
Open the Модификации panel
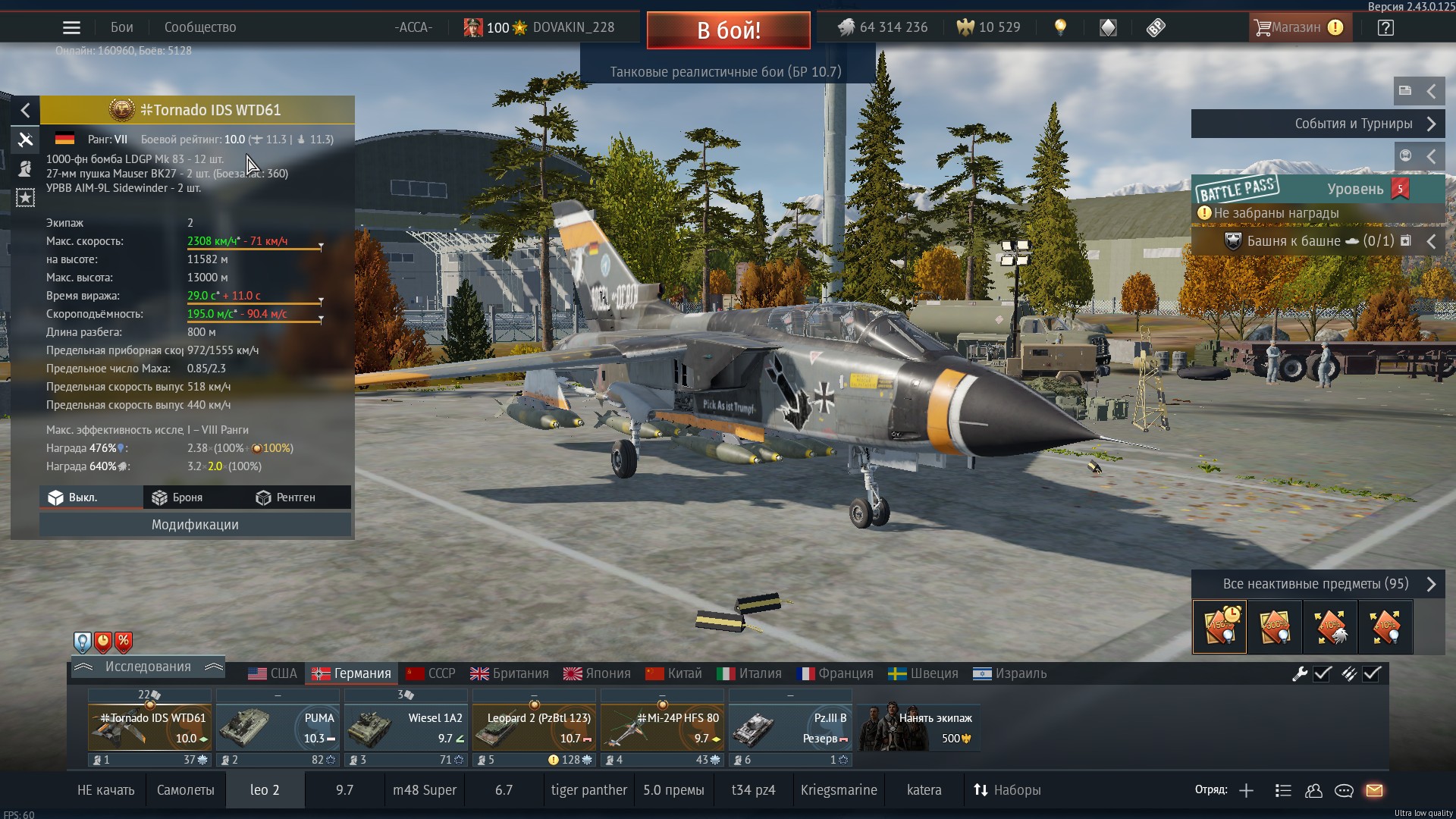click(195, 525)
